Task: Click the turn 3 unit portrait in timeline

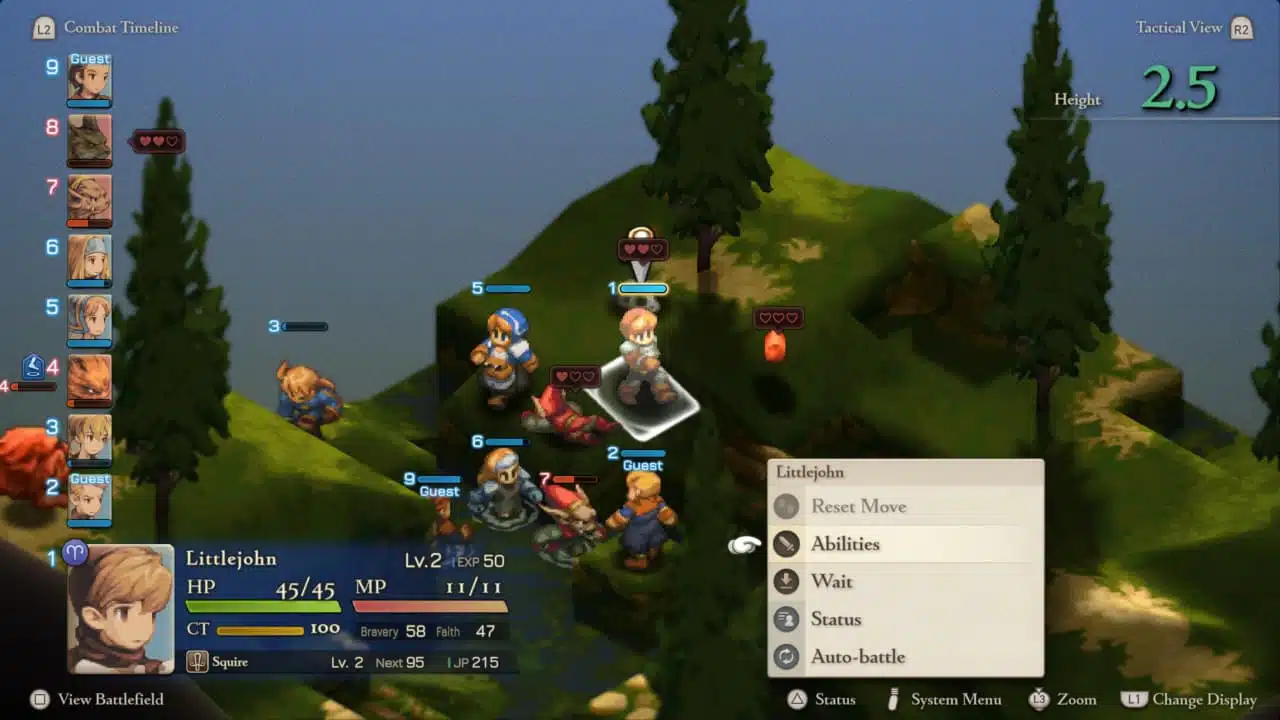Action: tap(89, 438)
